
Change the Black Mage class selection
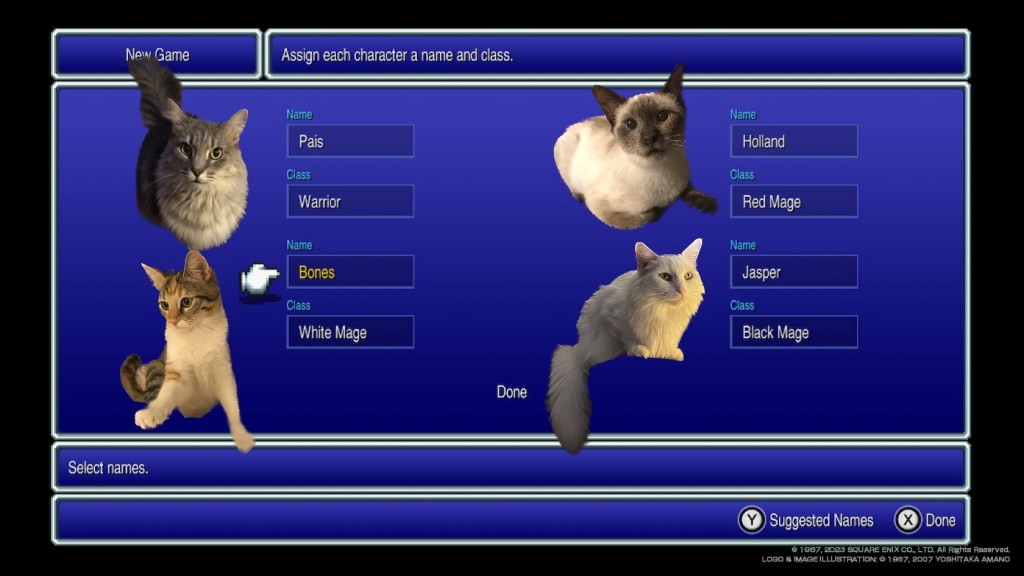(793, 332)
